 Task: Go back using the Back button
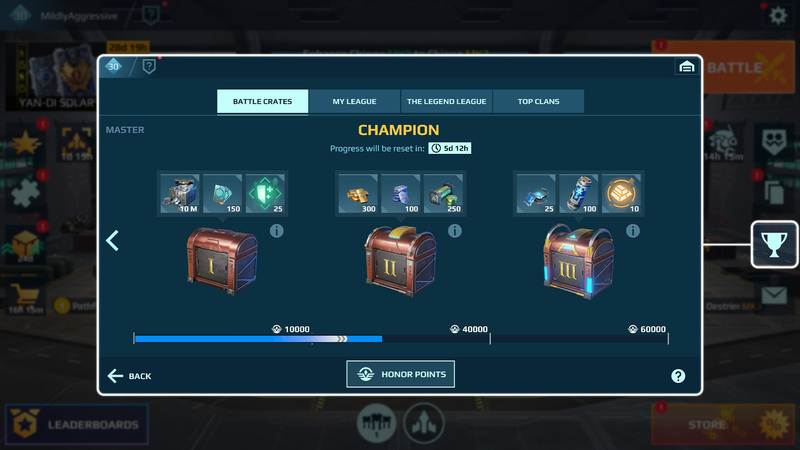point(129,376)
